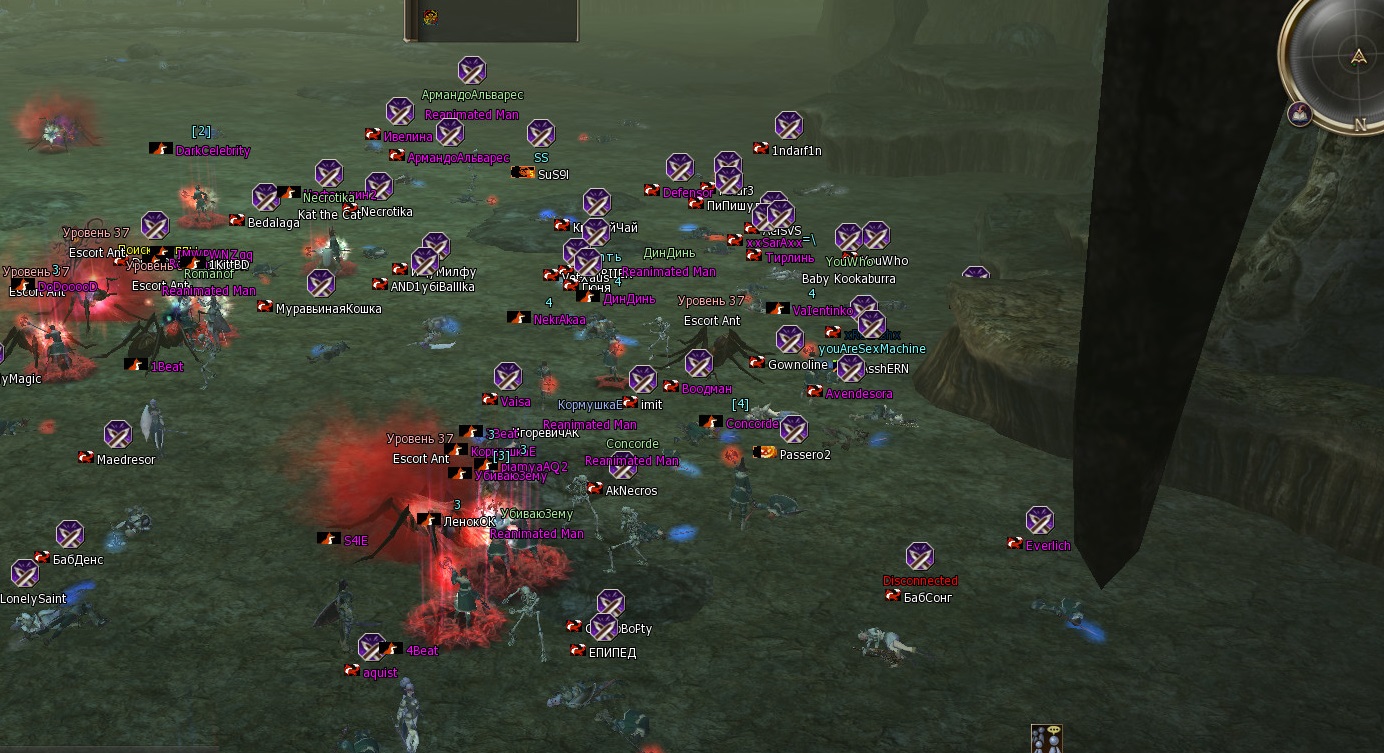Image resolution: width=1384 pixels, height=753 pixels.
Task: Select the red-gold emblem icon in top panel
Action: point(430,16)
